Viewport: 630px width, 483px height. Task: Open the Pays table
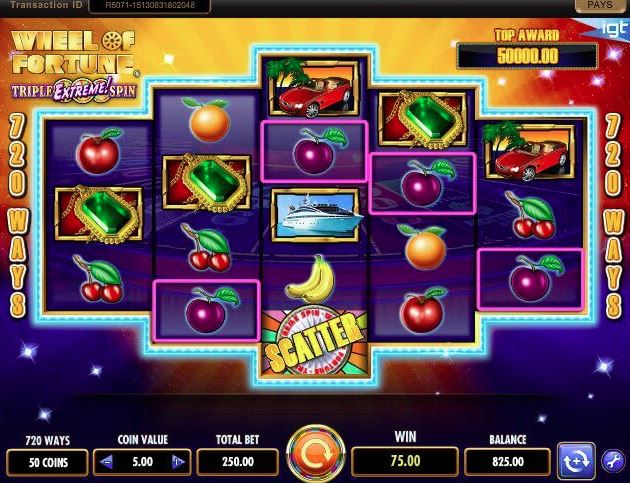602,6
